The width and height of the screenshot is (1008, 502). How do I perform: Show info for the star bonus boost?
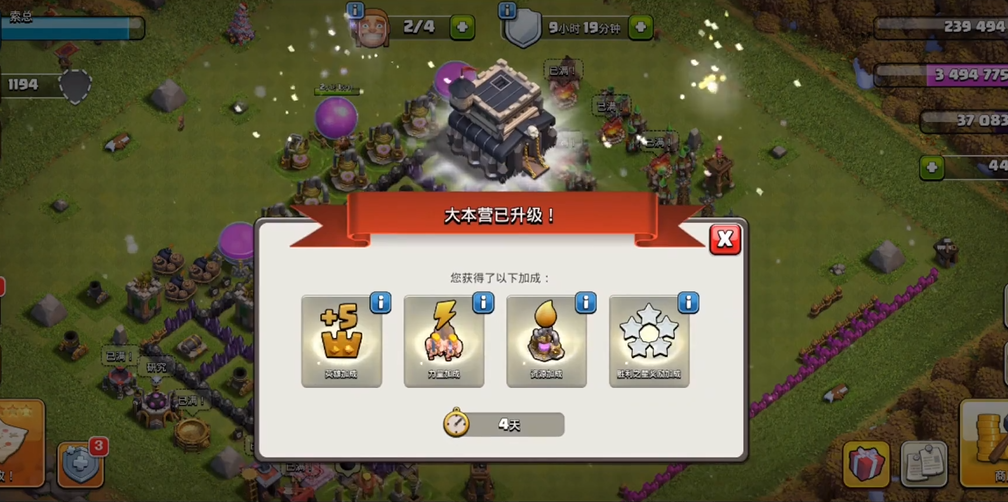(x=688, y=302)
